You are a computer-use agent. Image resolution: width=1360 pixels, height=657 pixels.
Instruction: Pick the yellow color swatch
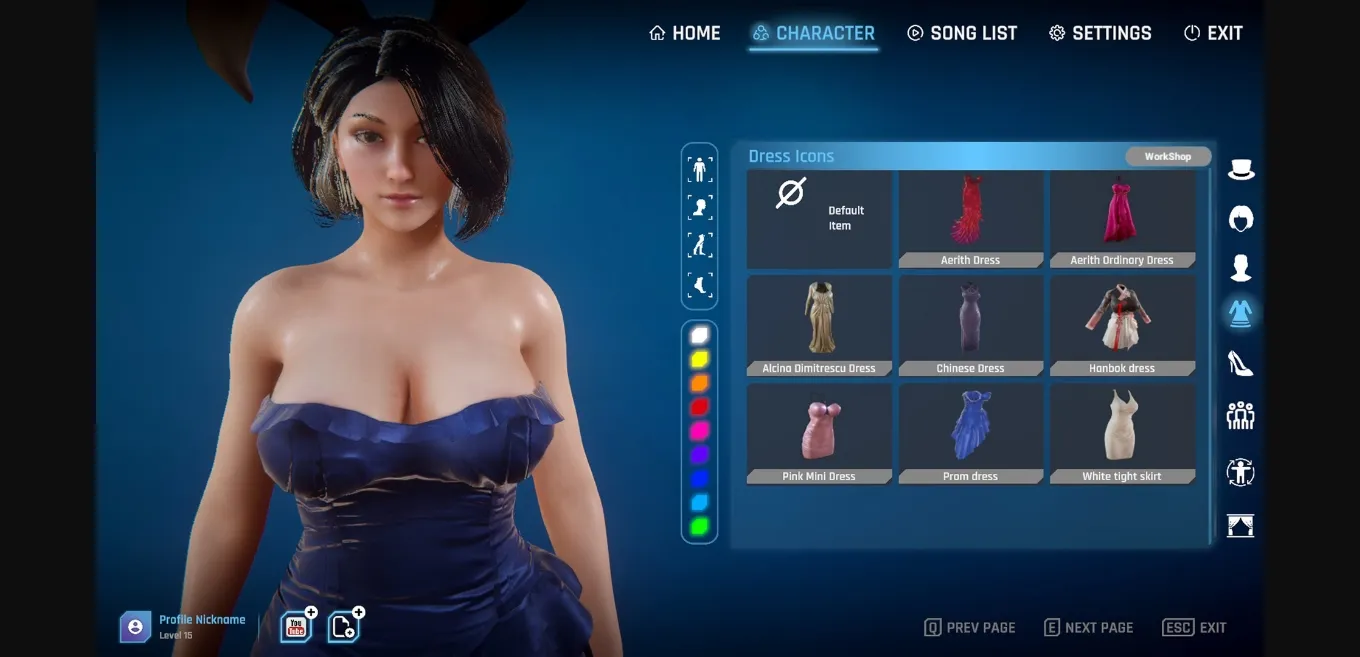pos(700,359)
